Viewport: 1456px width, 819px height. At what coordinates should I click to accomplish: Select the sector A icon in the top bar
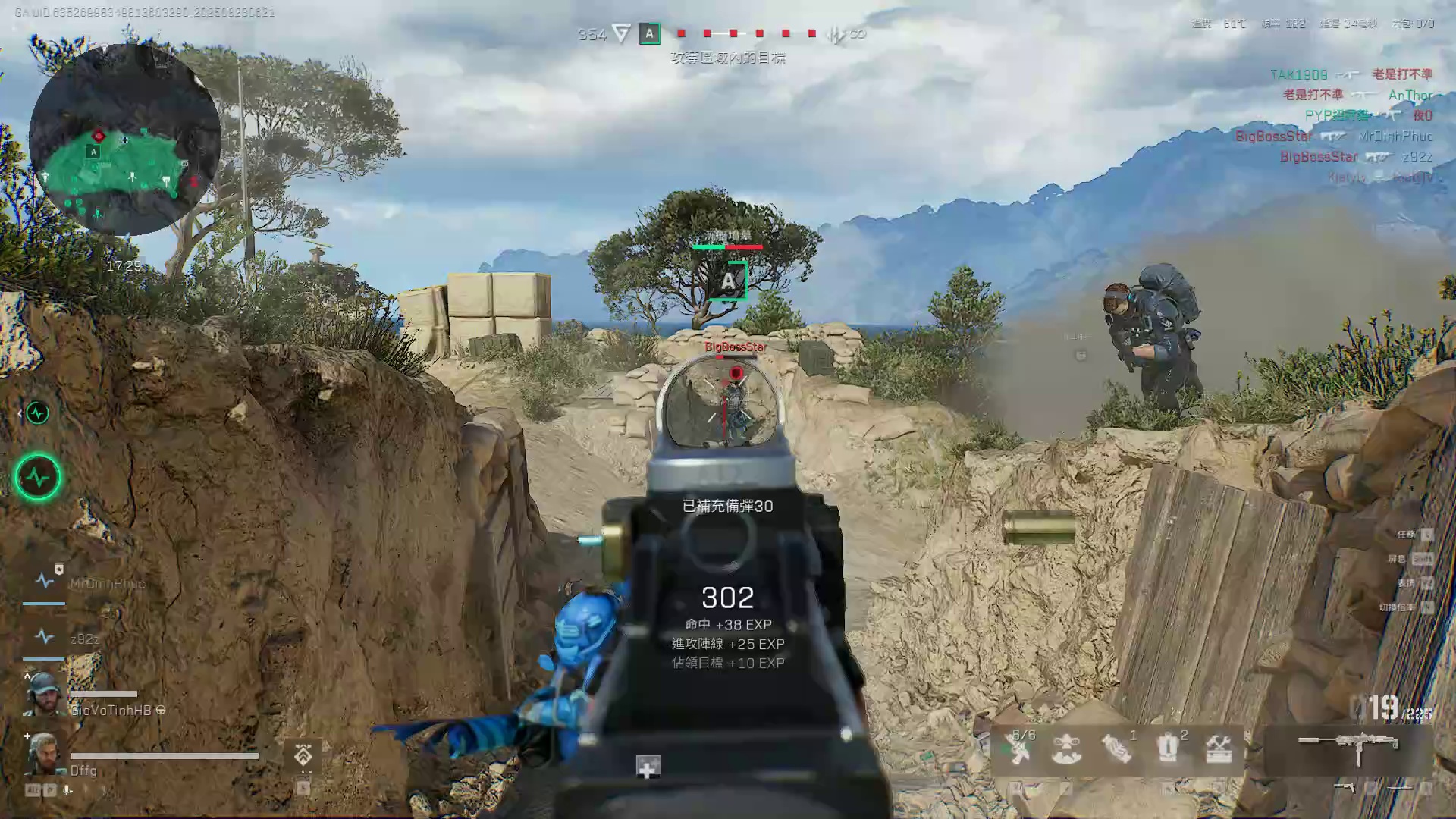[x=649, y=34]
